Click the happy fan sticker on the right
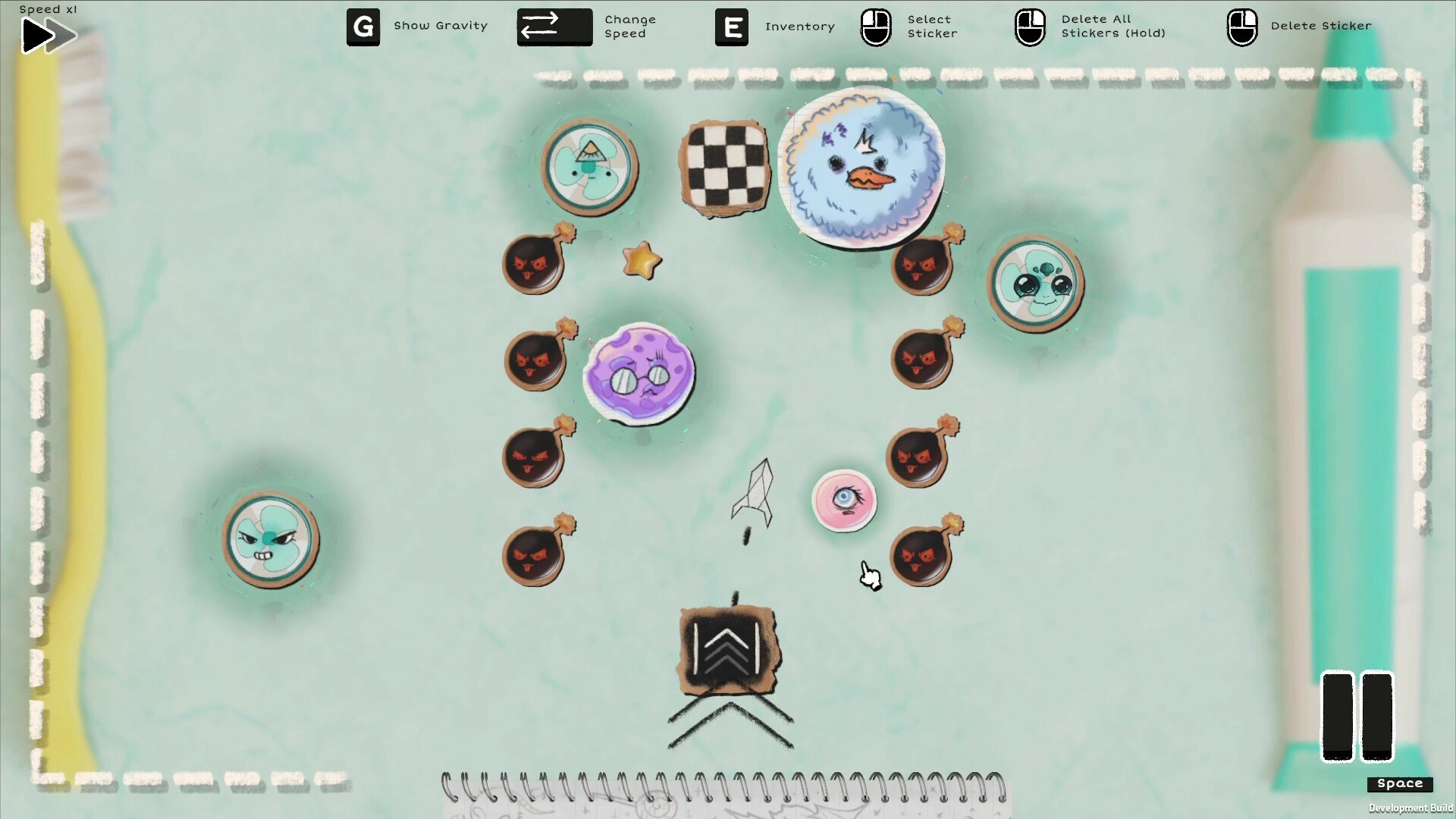 [x=1034, y=286]
